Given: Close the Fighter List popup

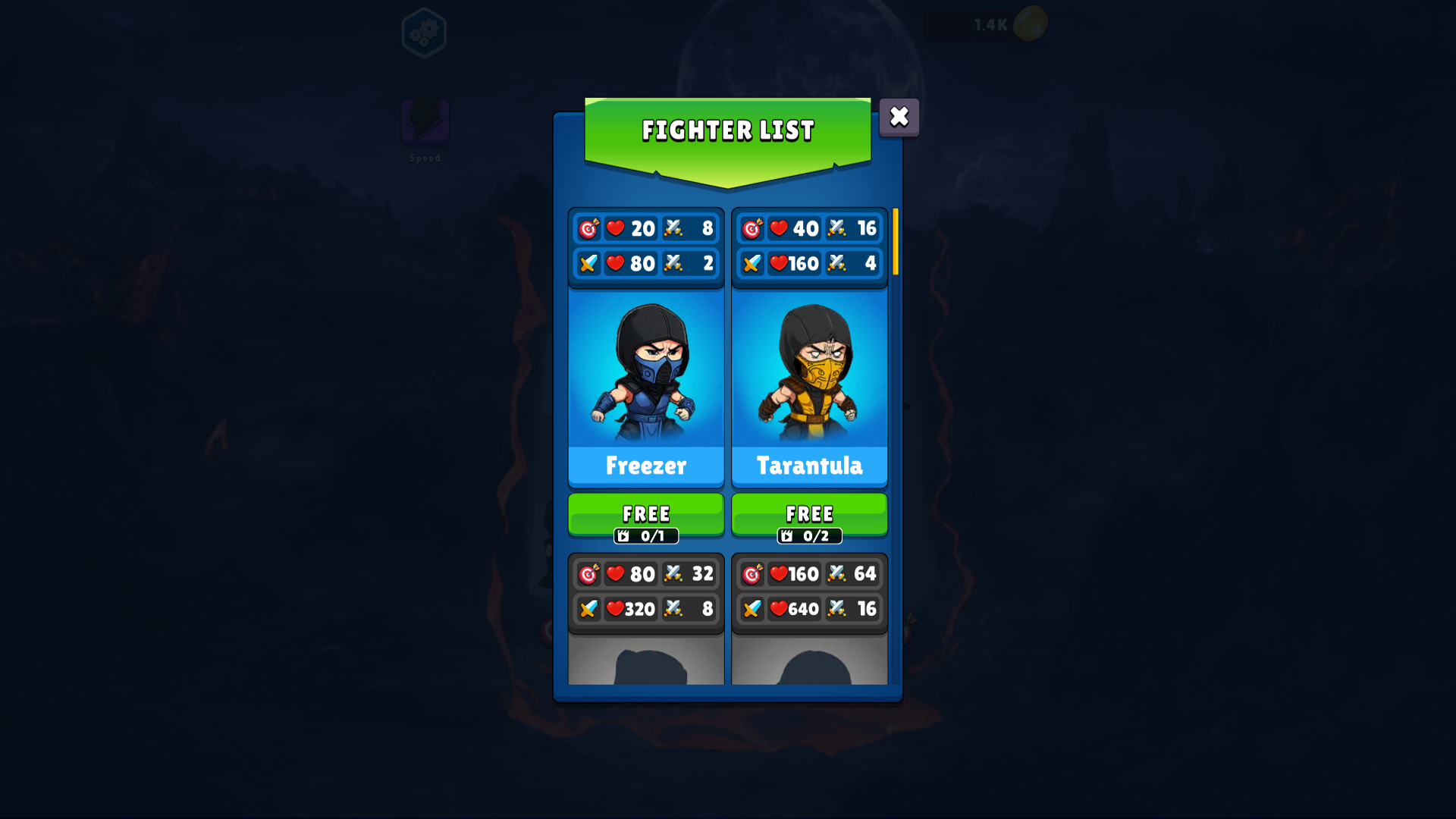Looking at the screenshot, I should [x=899, y=117].
